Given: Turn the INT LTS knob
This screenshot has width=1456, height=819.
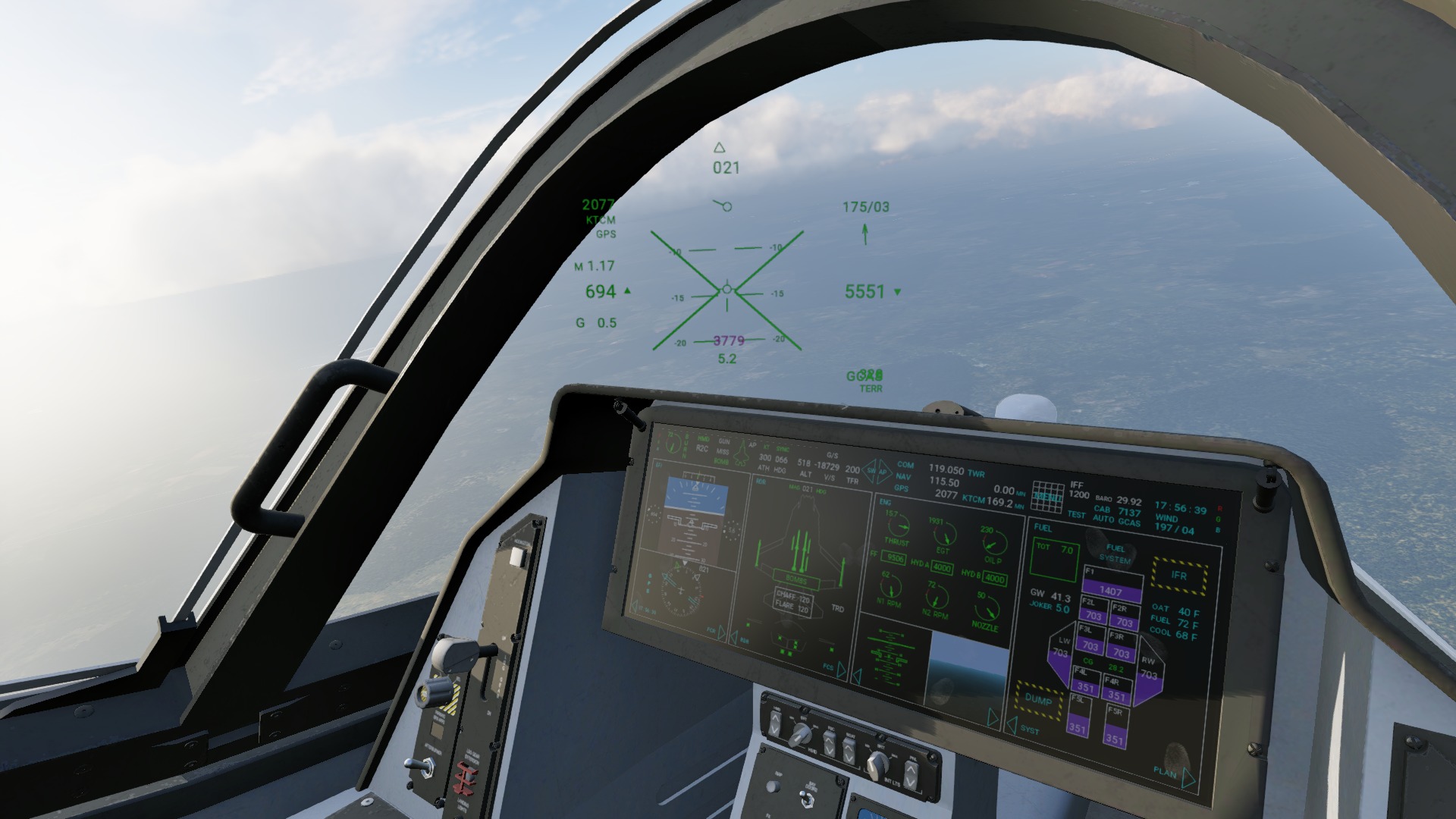Looking at the screenshot, I should (x=877, y=764).
